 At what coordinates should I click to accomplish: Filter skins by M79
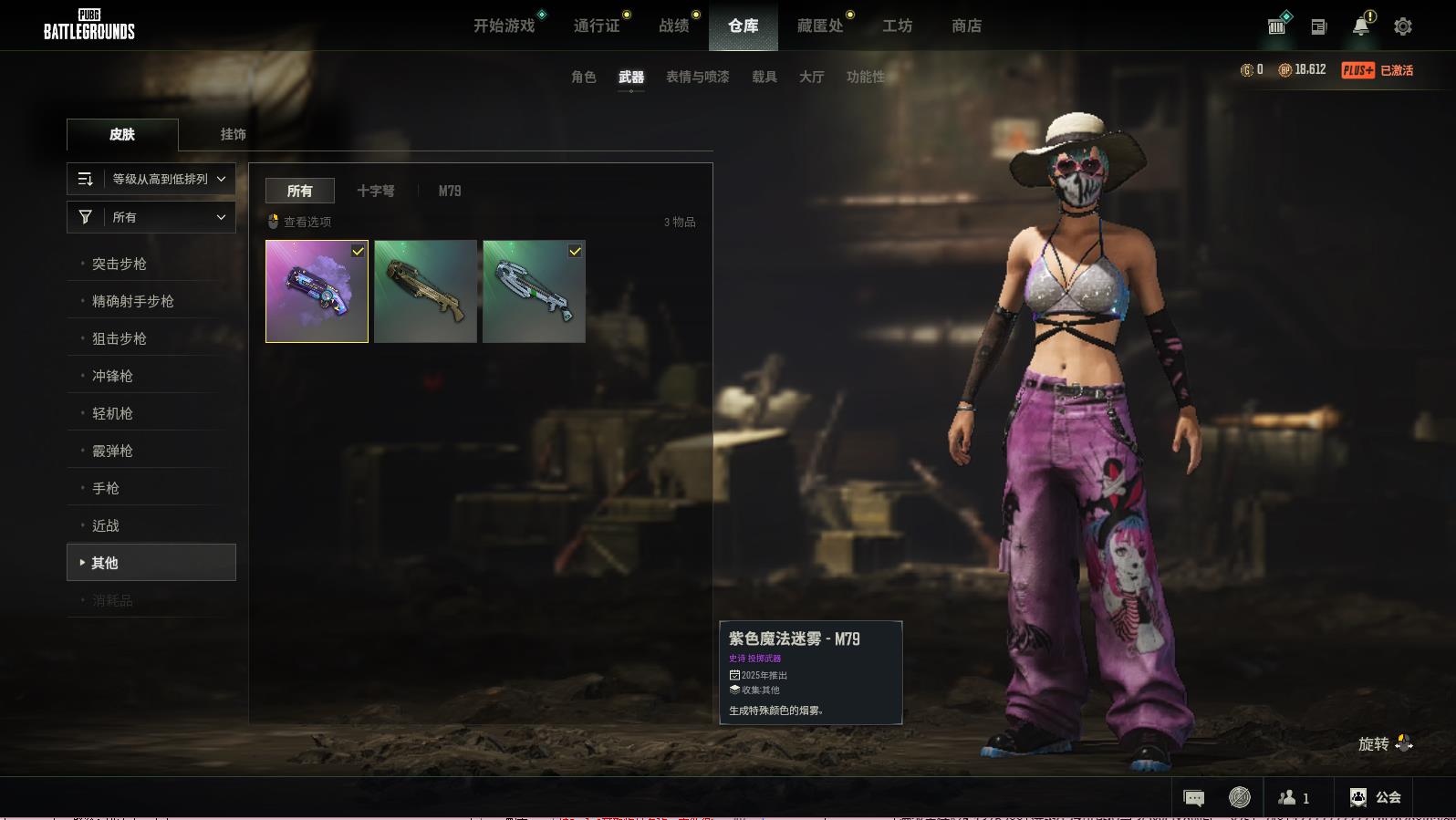(x=450, y=191)
